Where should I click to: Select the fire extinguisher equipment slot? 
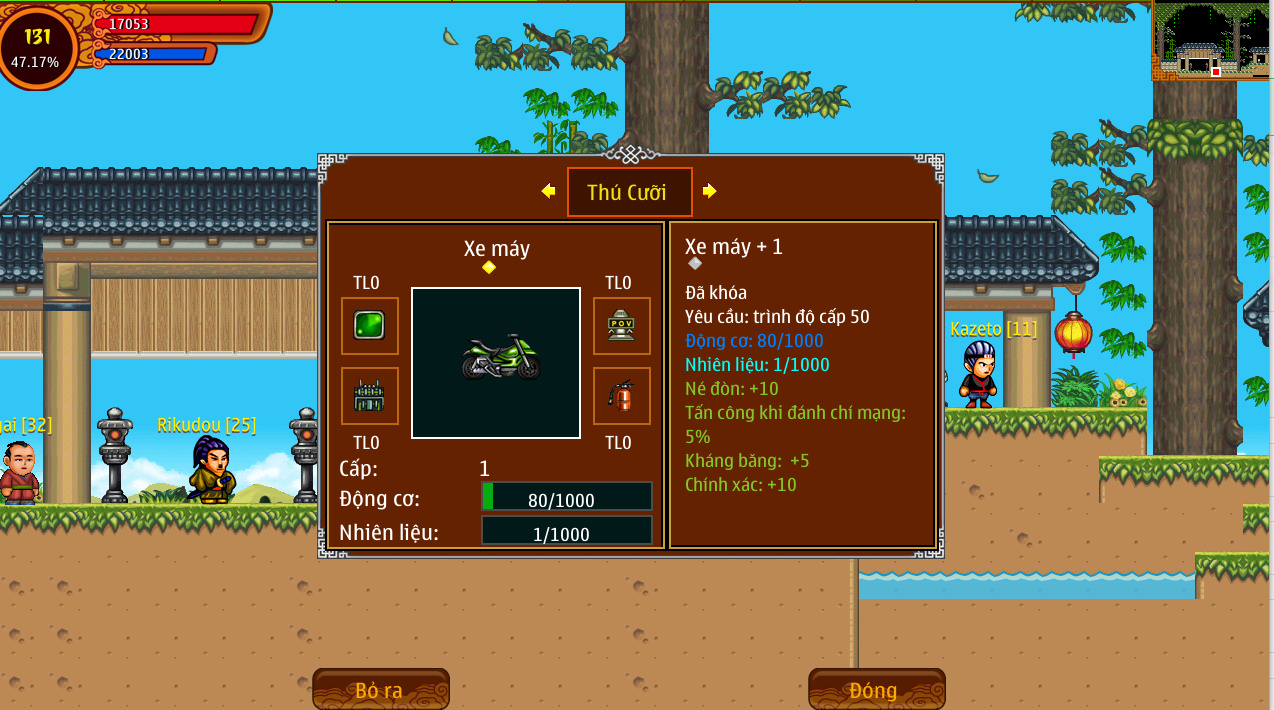(621, 396)
